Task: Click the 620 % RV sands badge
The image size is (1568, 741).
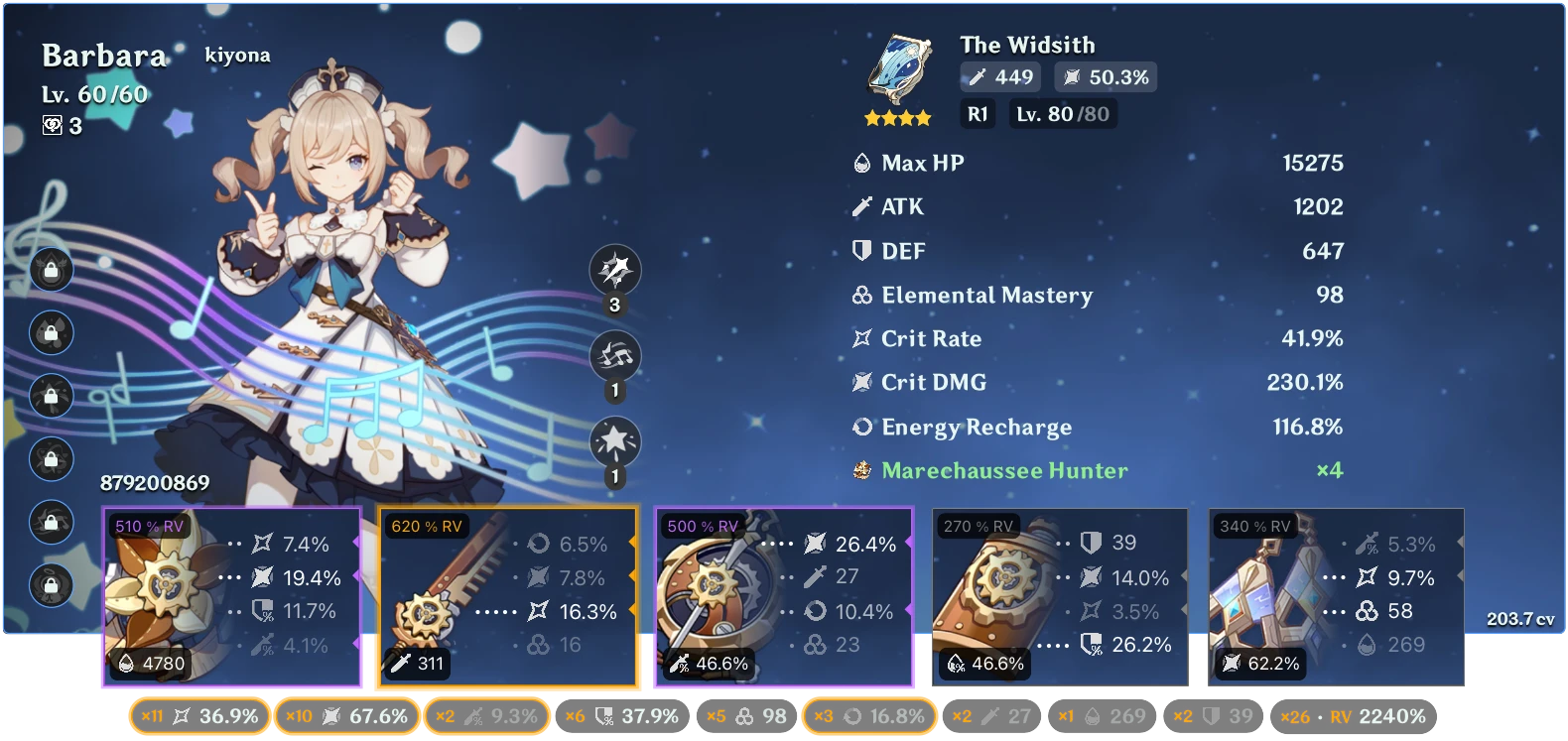Action: (x=425, y=526)
